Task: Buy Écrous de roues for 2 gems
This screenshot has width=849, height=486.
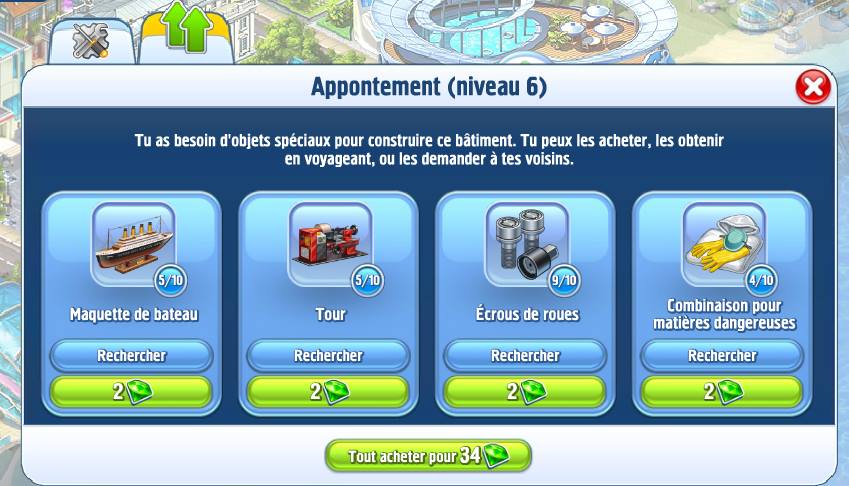Action: (x=525, y=391)
